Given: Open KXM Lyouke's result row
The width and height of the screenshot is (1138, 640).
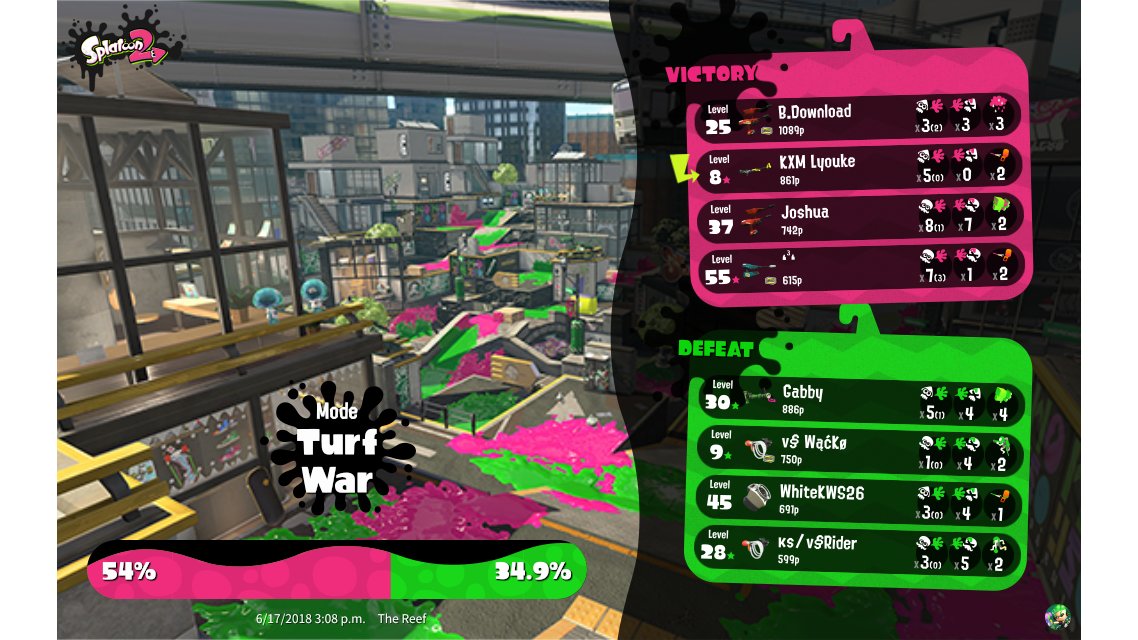Looking at the screenshot, I should tap(860, 167).
